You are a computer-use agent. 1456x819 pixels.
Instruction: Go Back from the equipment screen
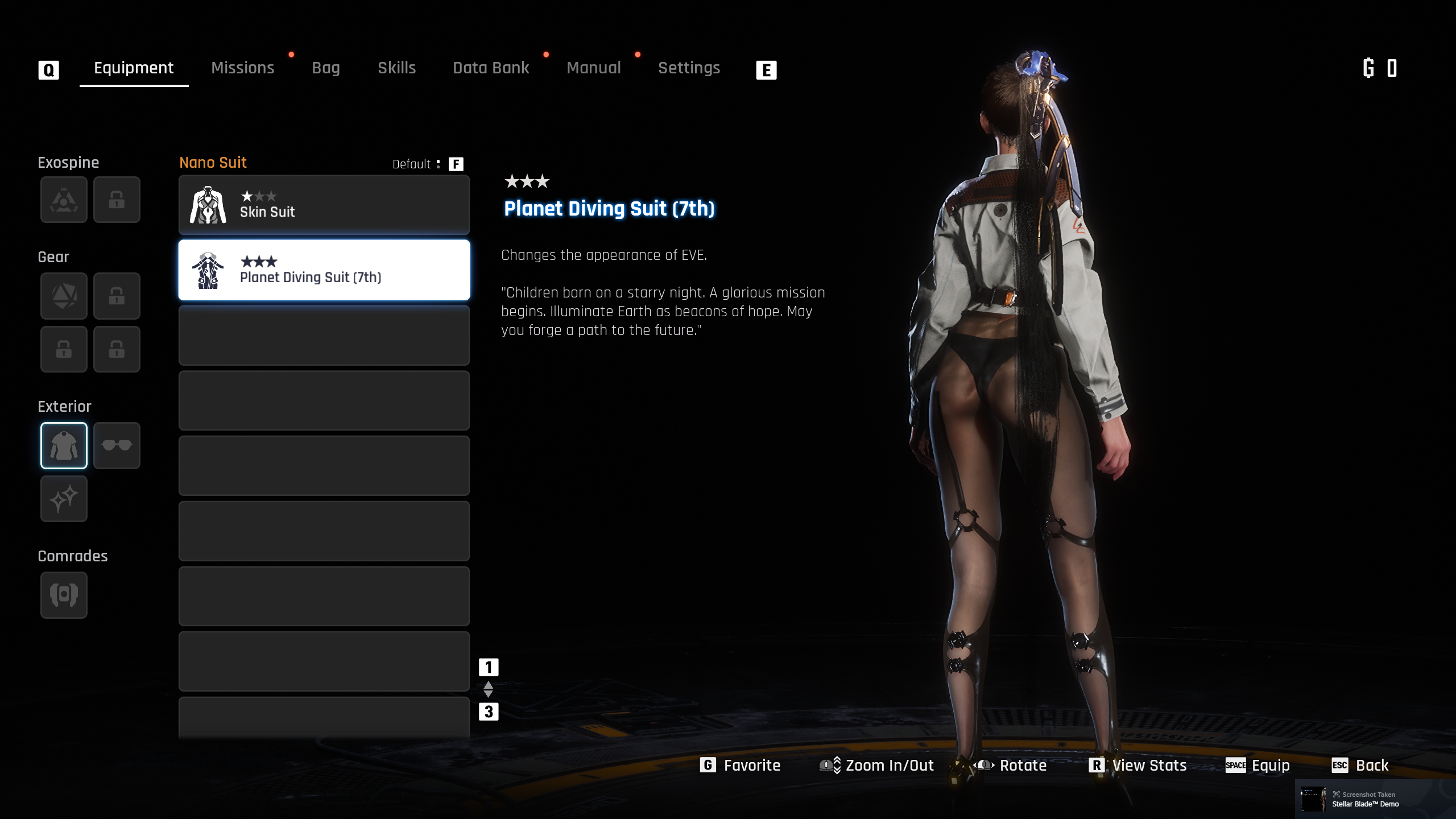click(x=1360, y=766)
